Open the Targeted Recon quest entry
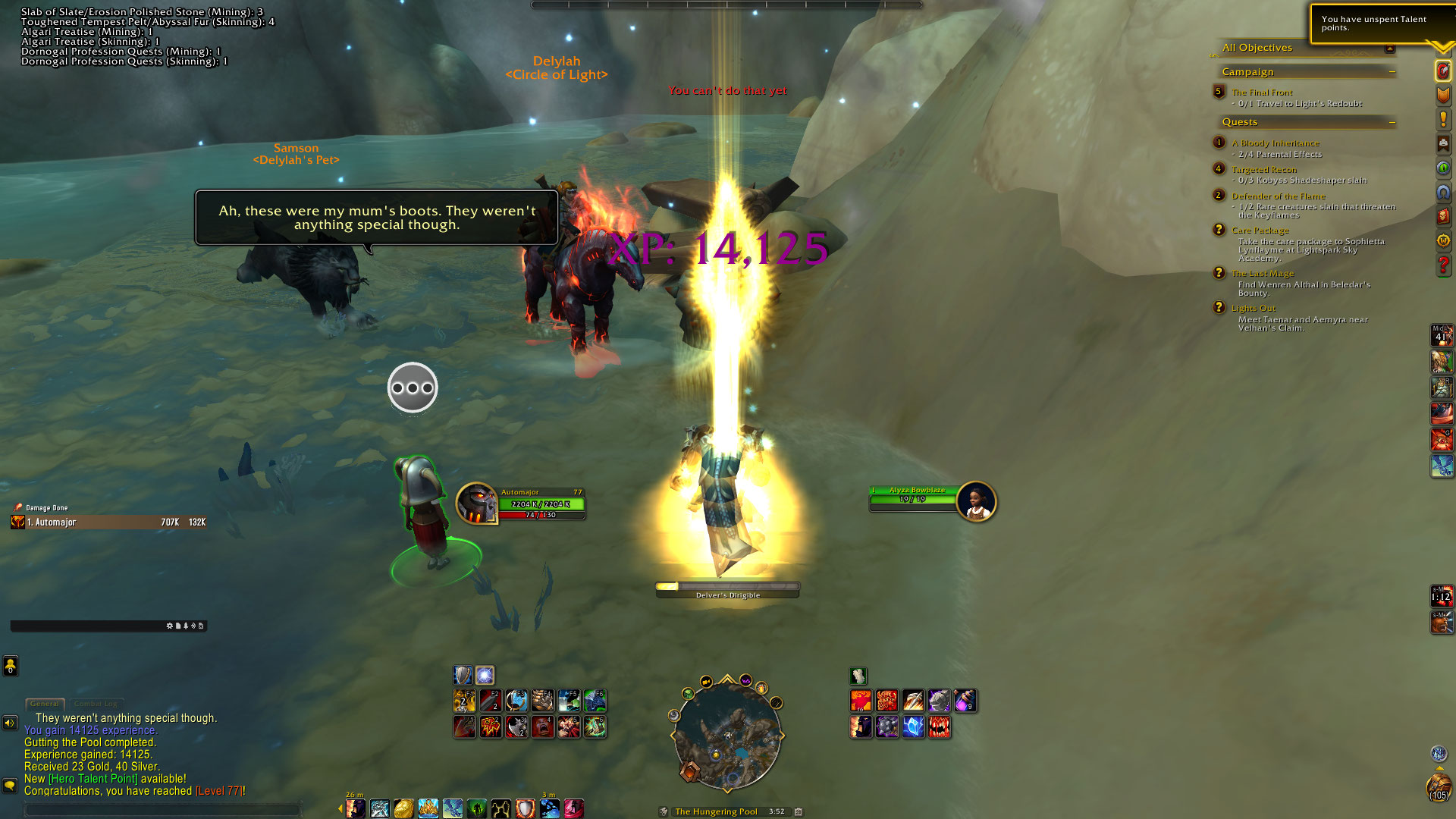The image size is (1456, 819). pos(1263,169)
